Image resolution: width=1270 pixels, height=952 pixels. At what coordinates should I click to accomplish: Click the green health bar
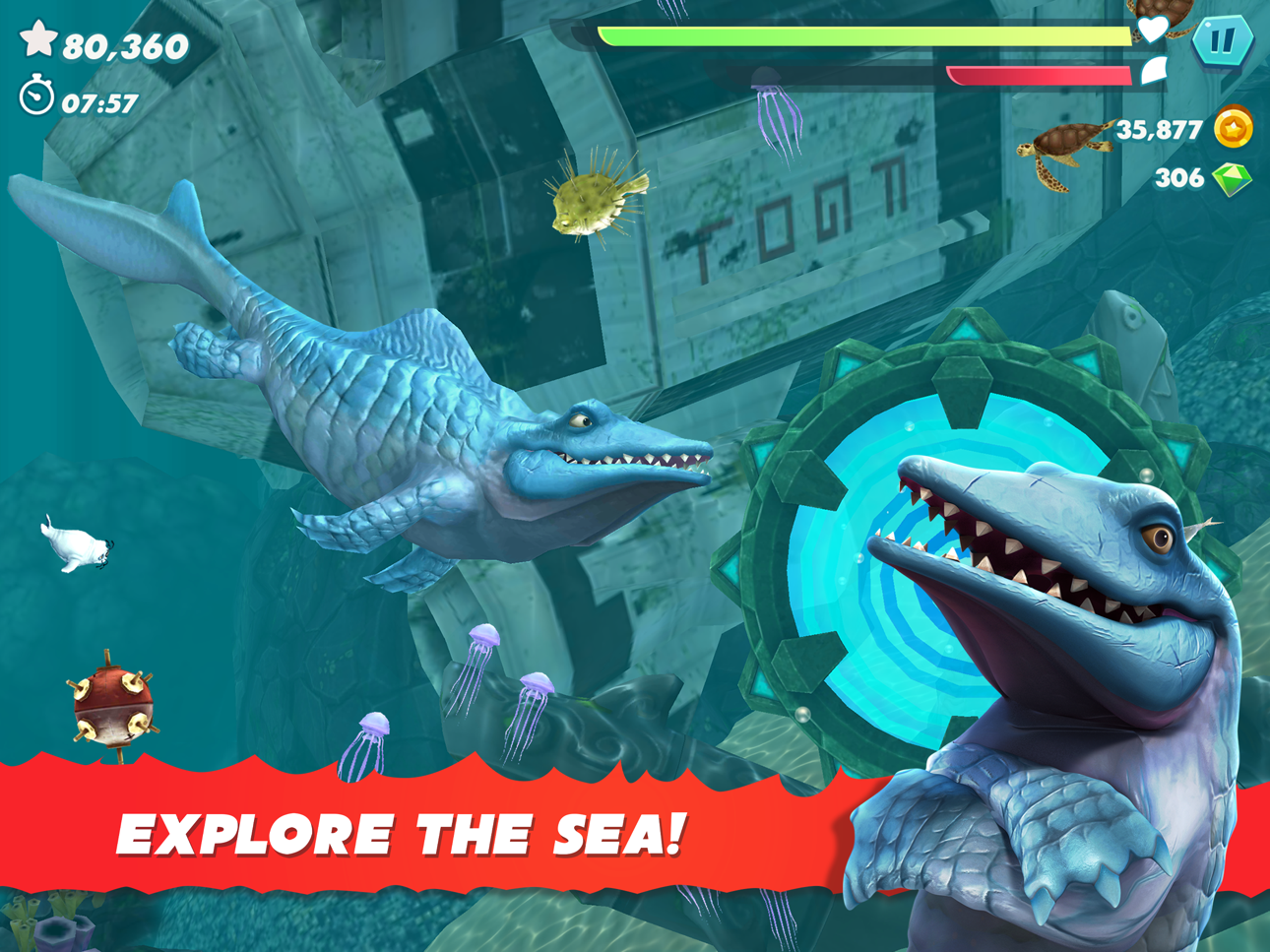coord(857,34)
